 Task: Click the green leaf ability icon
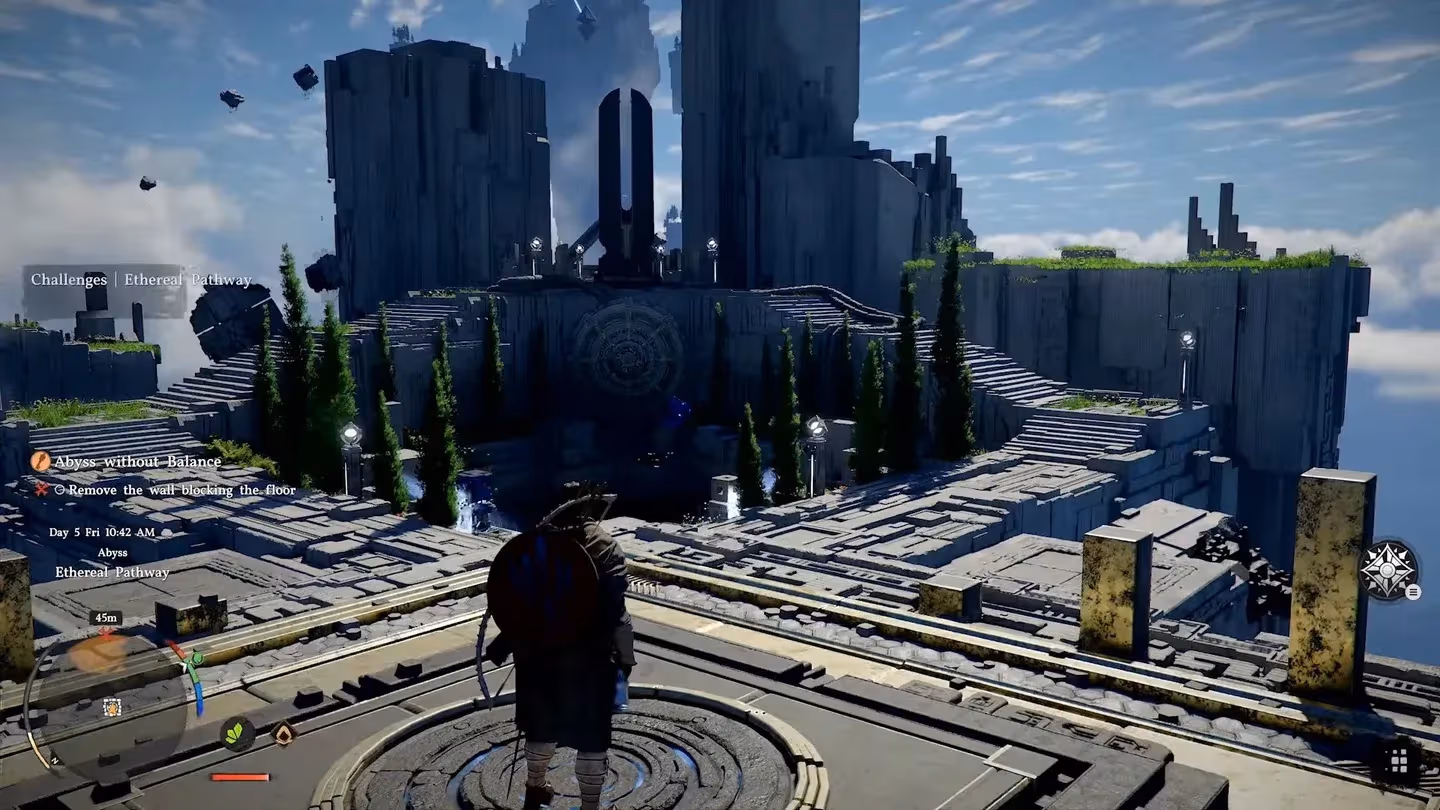pos(237,734)
